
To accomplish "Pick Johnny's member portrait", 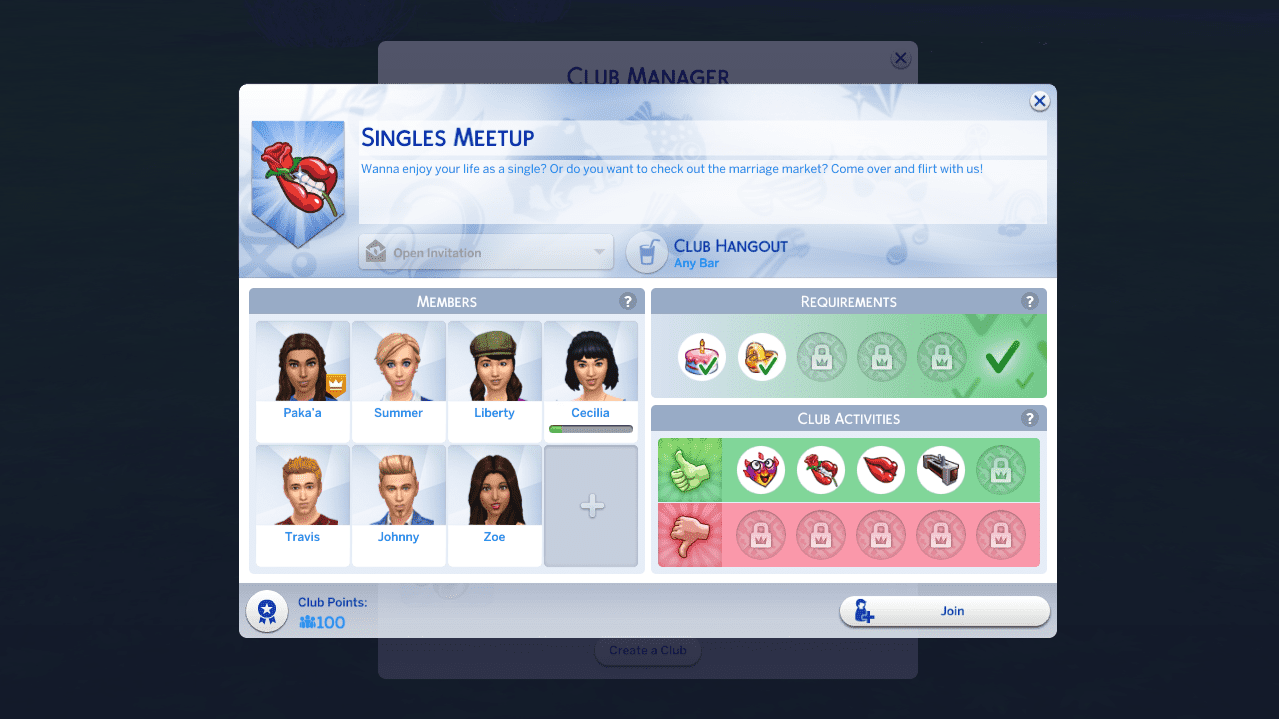I will [x=398, y=495].
